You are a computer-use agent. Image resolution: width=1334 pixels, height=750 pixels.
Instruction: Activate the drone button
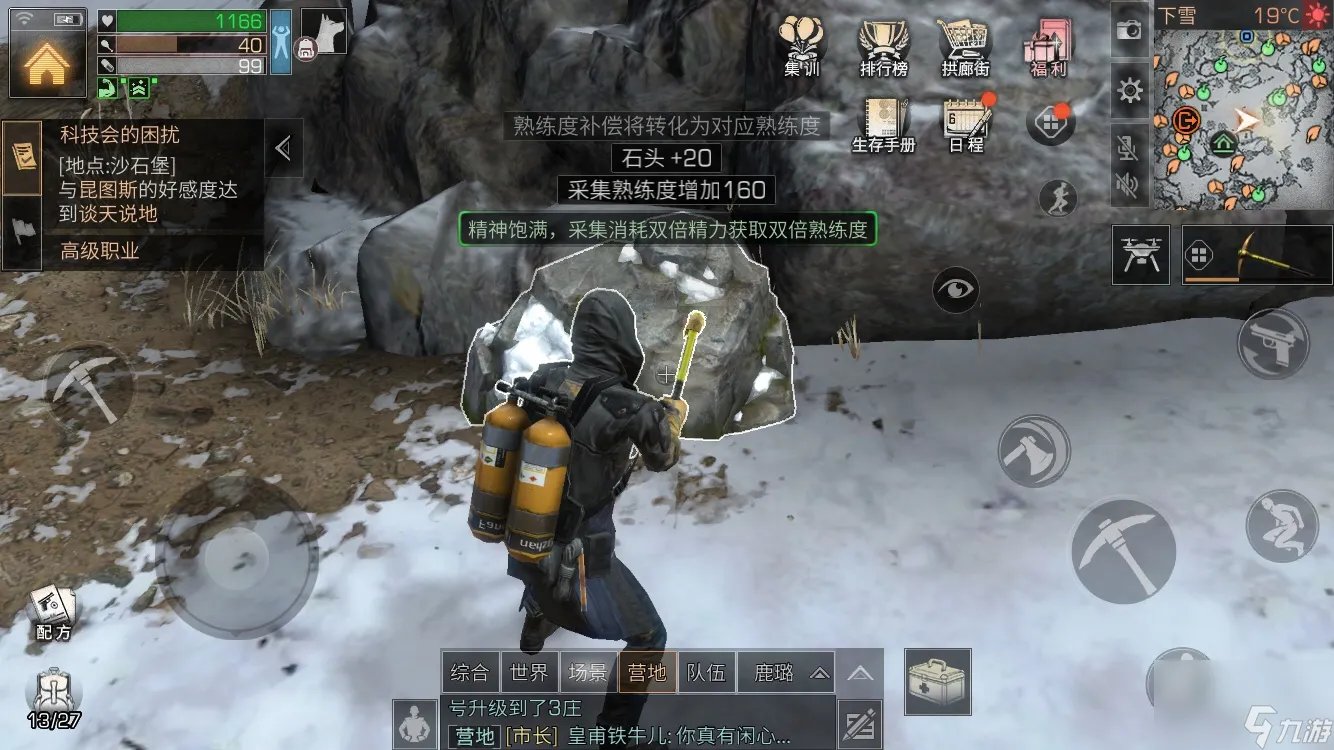(x=1141, y=256)
